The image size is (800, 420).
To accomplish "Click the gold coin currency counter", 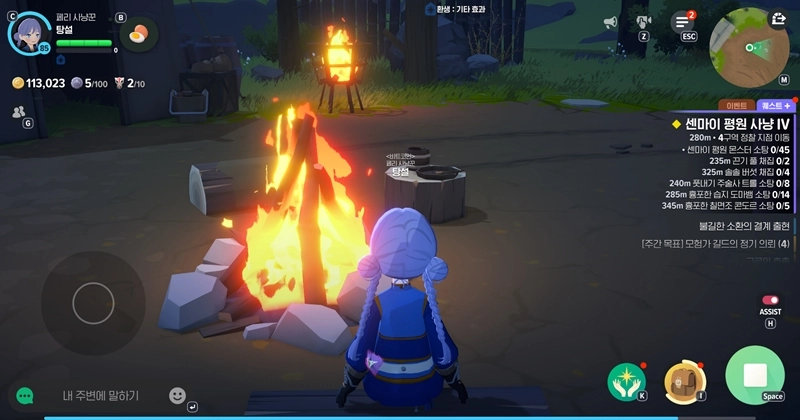I will click(39, 83).
